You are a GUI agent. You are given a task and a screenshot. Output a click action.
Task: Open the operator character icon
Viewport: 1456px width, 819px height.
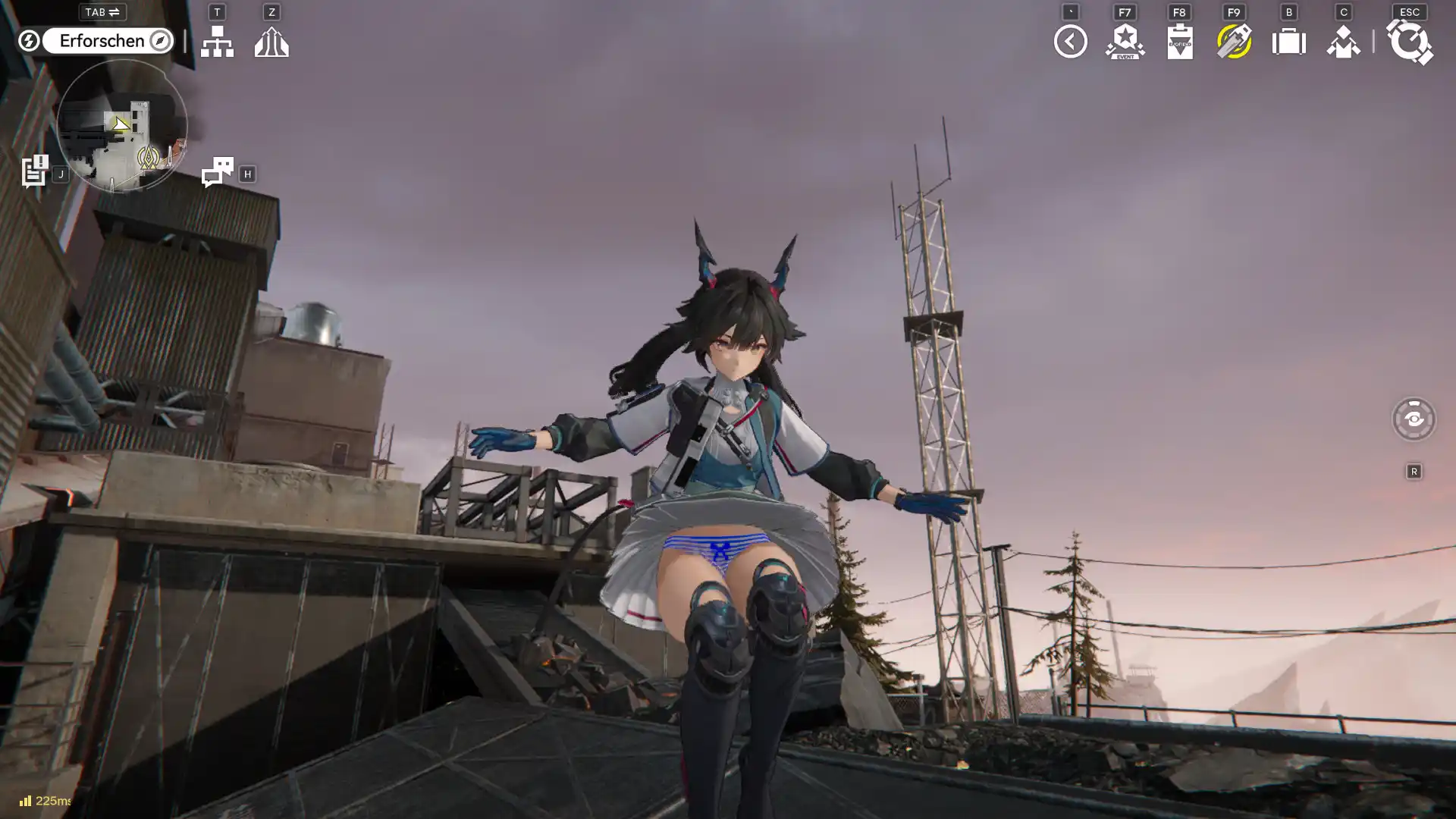[x=1343, y=42]
